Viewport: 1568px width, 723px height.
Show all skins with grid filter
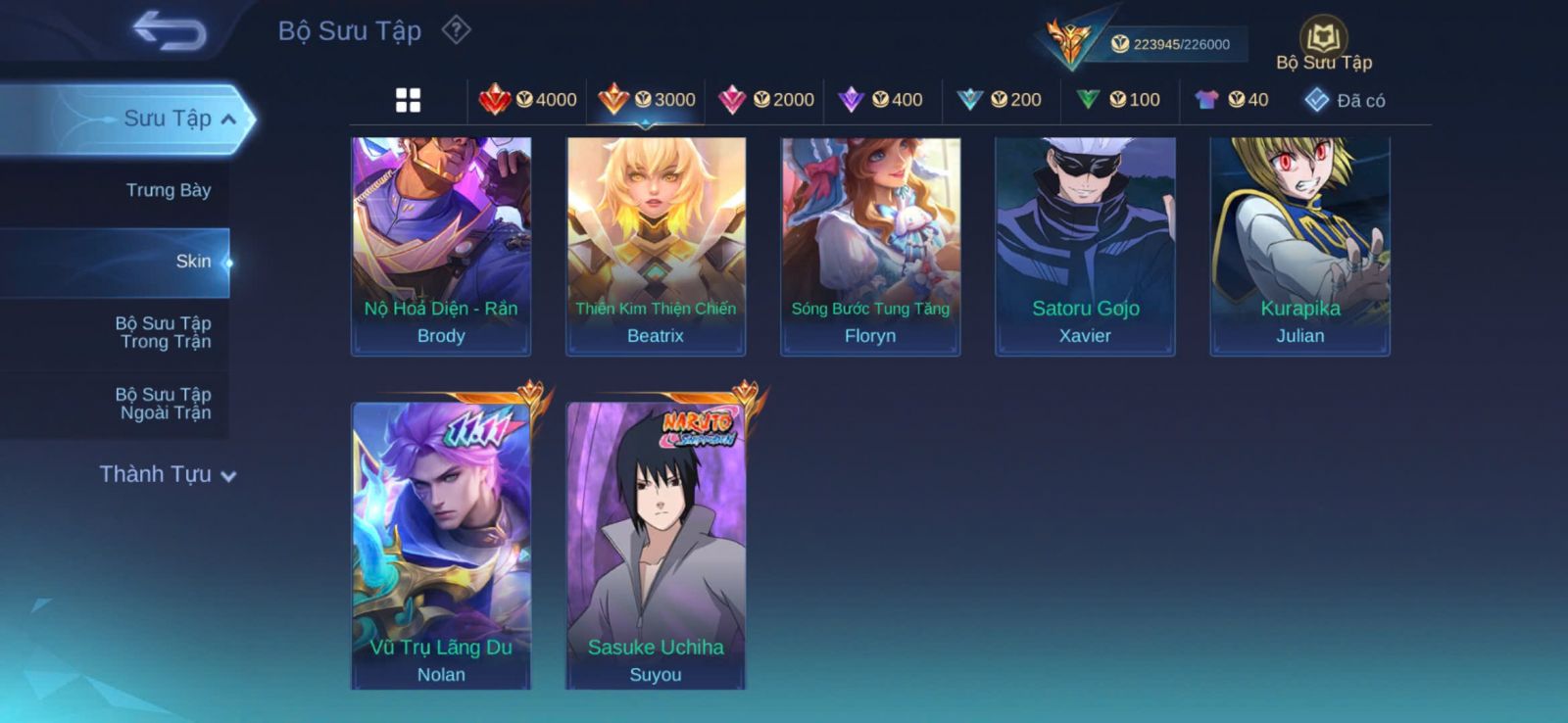408,100
